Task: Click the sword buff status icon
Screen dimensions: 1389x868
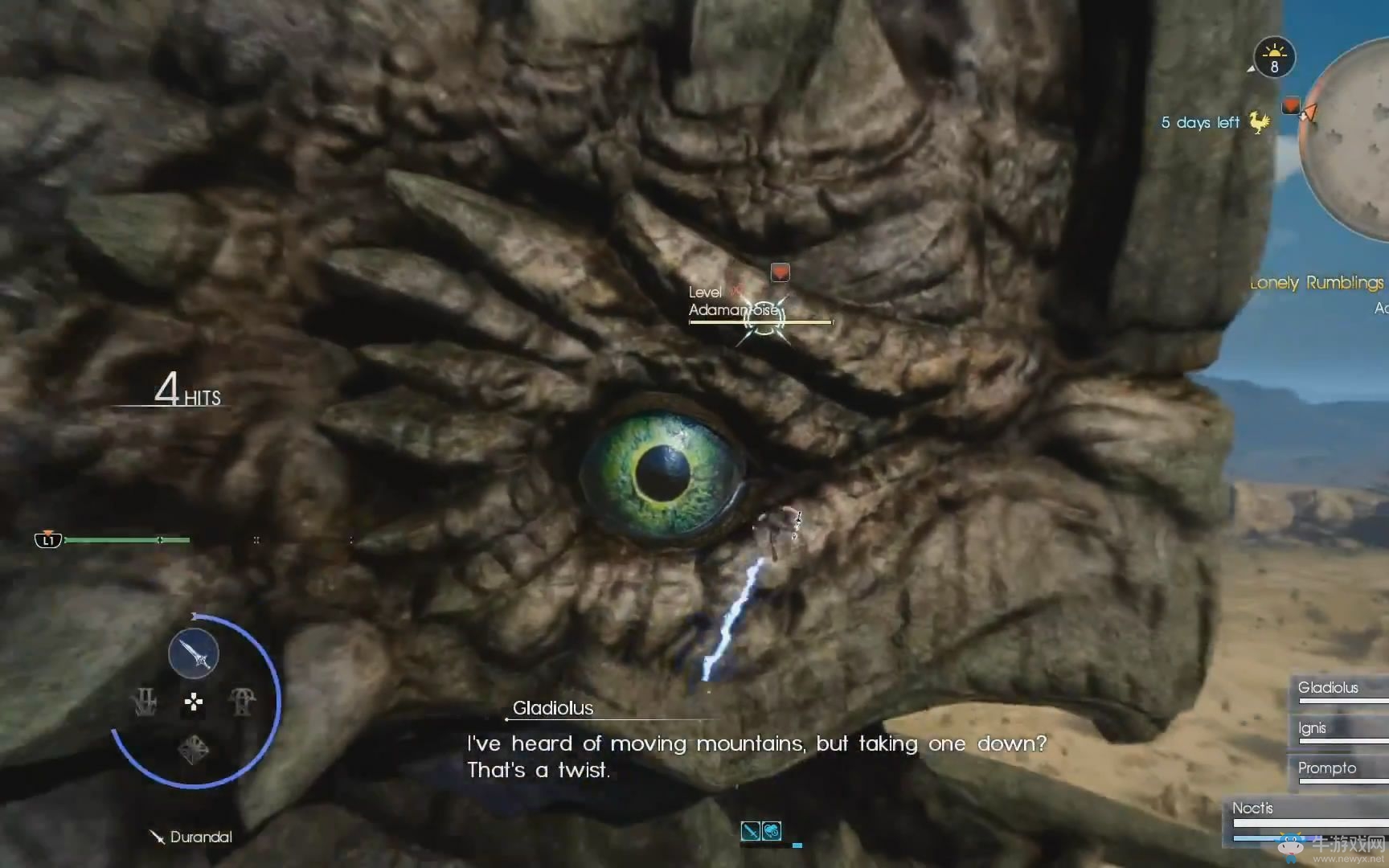Action: (x=750, y=831)
